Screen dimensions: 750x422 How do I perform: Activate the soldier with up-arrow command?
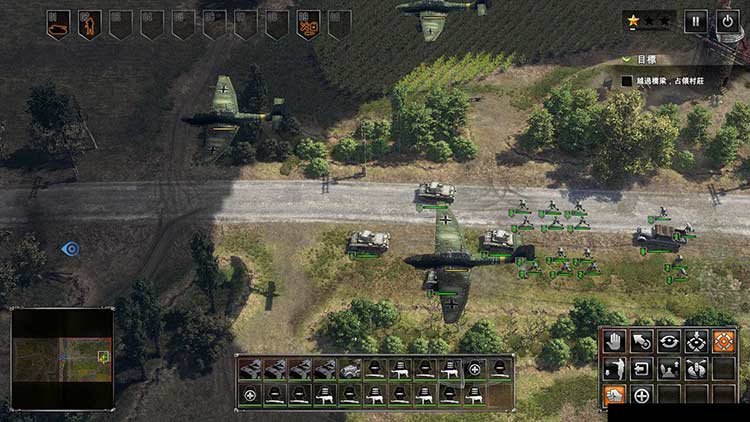(668, 369)
